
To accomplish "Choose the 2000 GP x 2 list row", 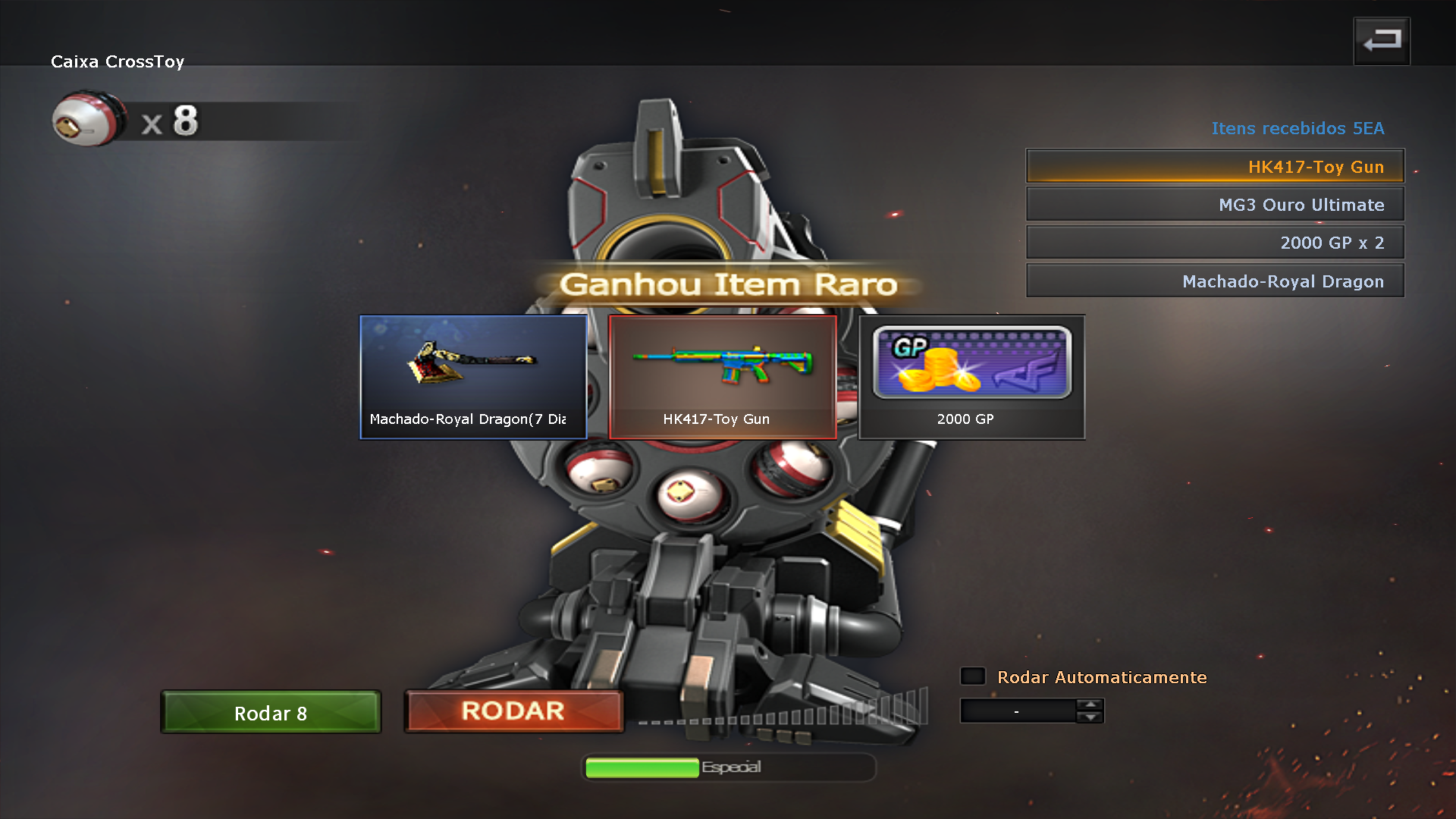I will pyautogui.click(x=1215, y=243).
